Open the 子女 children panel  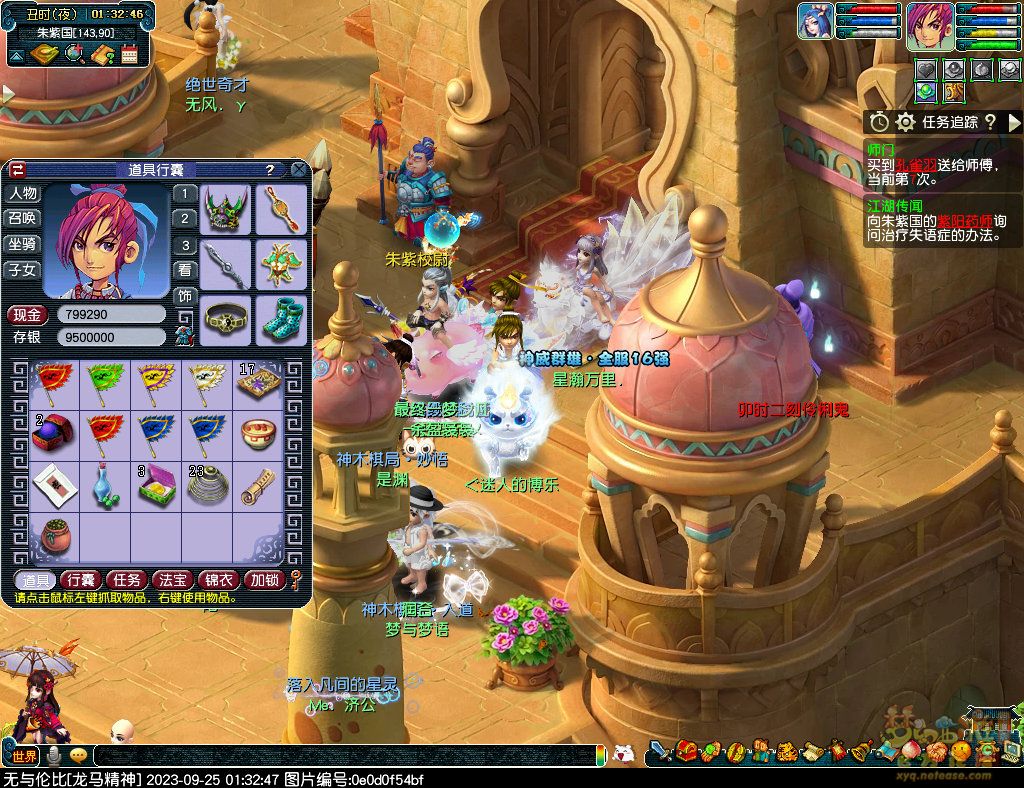tap(22, 270)
